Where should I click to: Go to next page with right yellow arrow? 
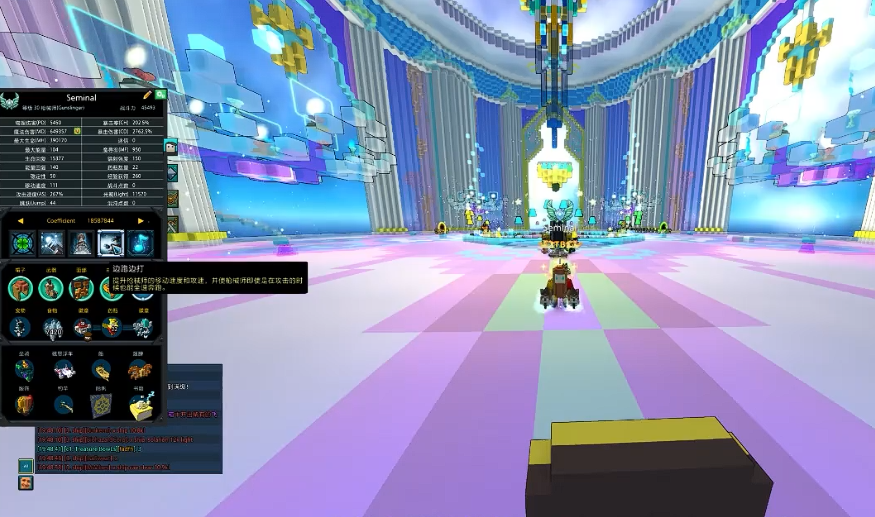[141, 220]
